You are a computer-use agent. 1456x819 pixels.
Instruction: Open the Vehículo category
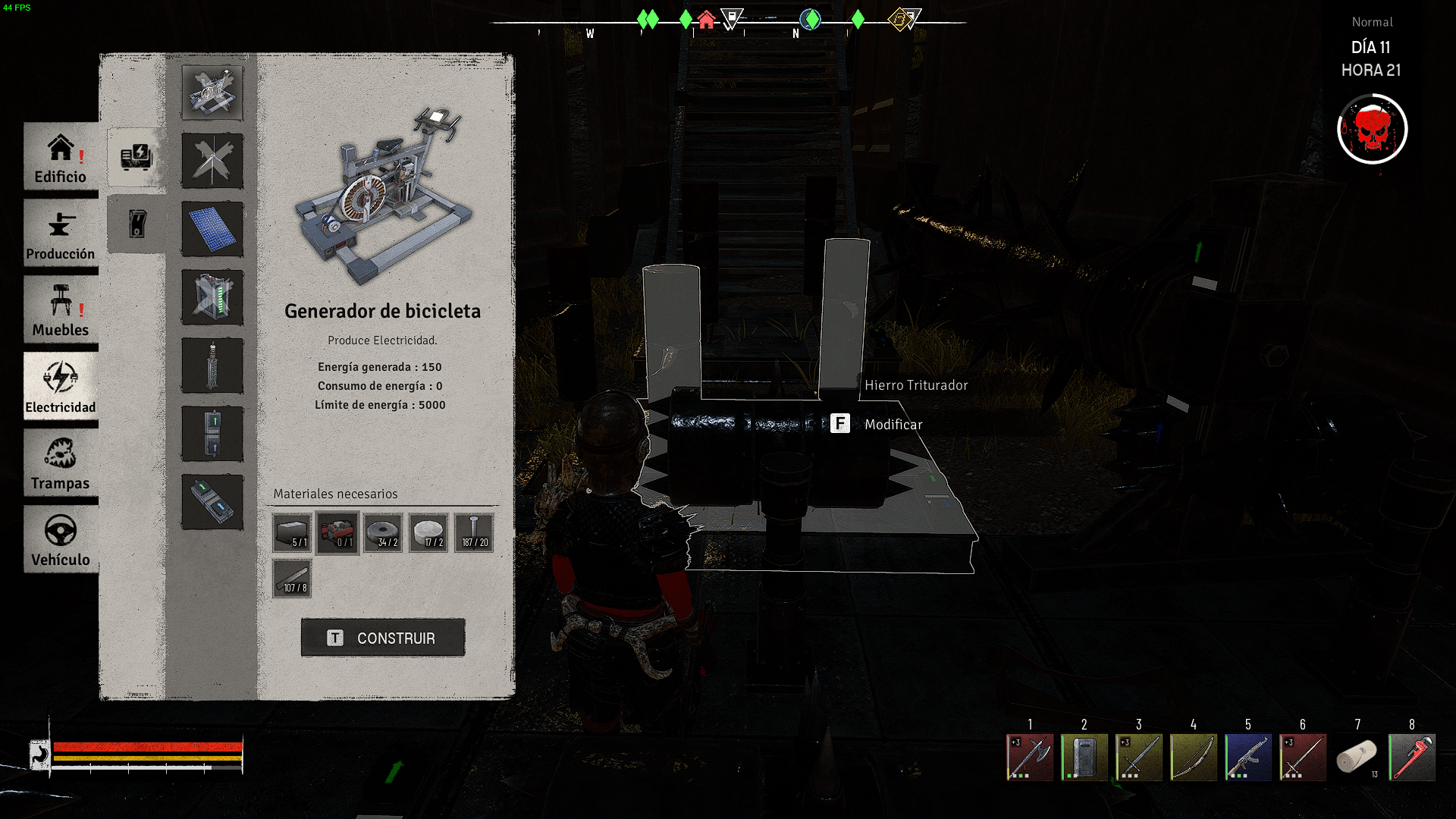pos(61,540)
